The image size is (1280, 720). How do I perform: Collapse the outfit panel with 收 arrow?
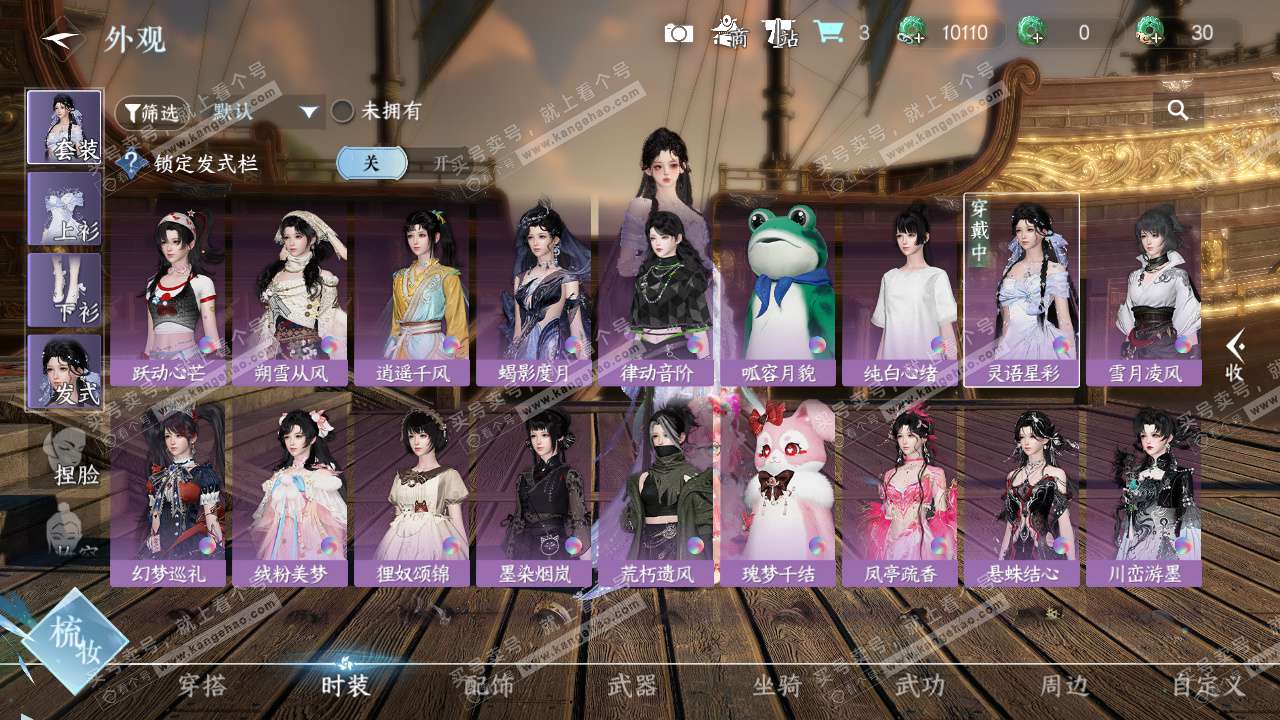point(1236,354)
